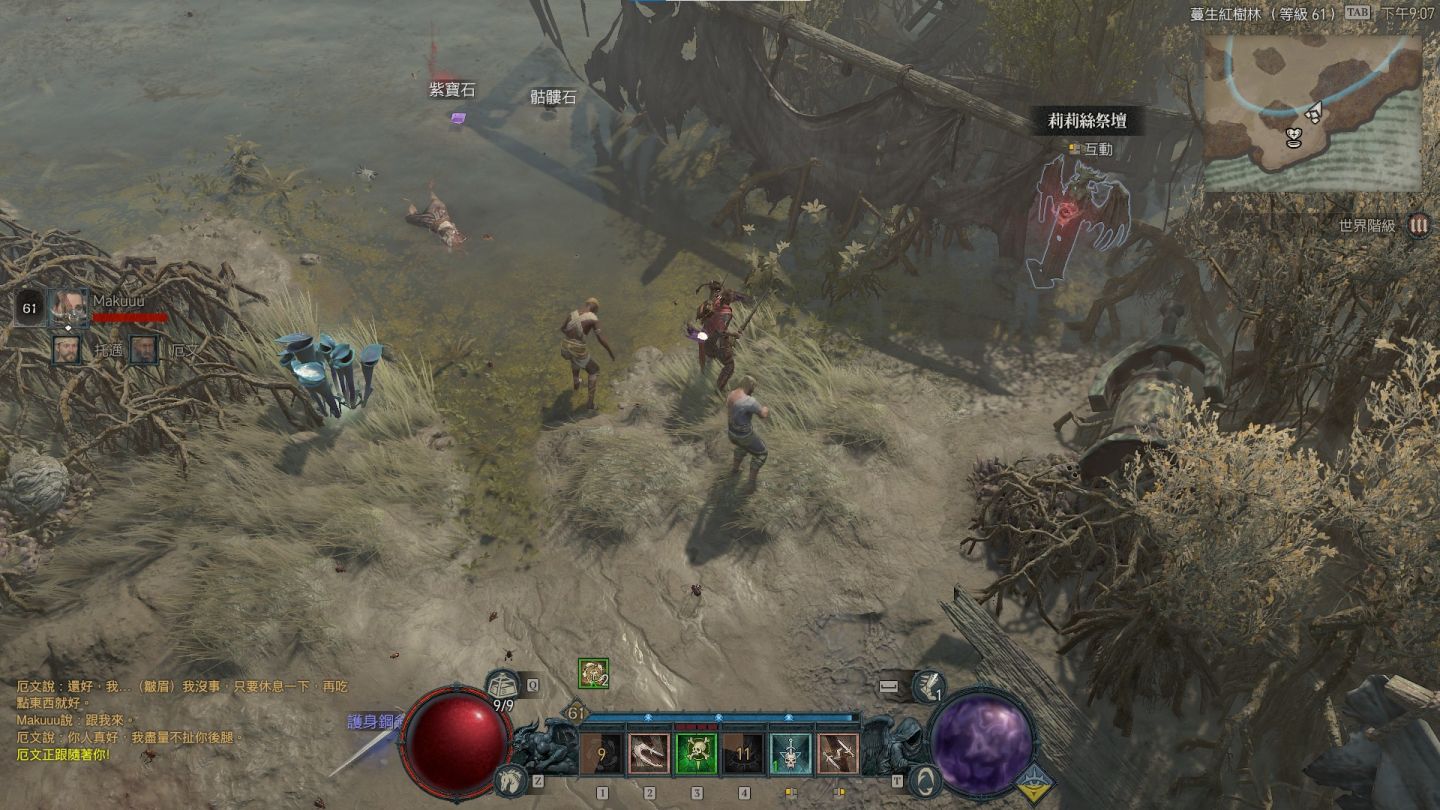Use the crossed swords skill
The image size is (1440, 810).
tap(837, 754)
